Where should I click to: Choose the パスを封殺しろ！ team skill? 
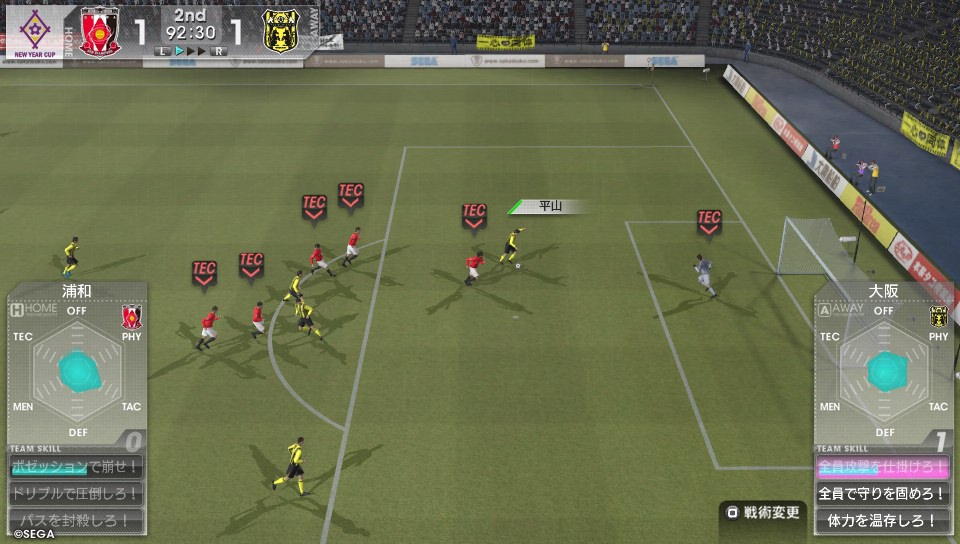pyautogui.click(x=76, y=520)
